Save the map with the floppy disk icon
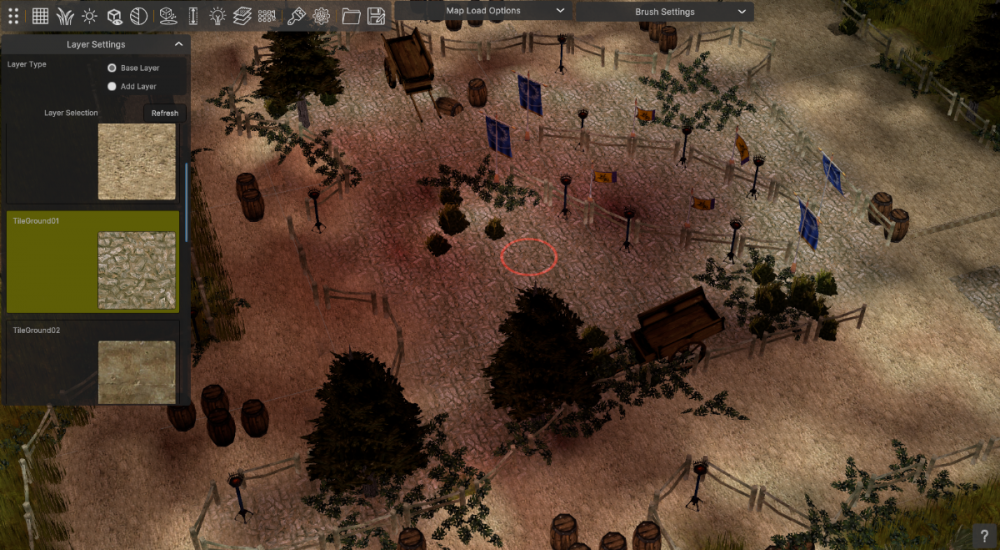The image size is (1000, 550). 377,15
